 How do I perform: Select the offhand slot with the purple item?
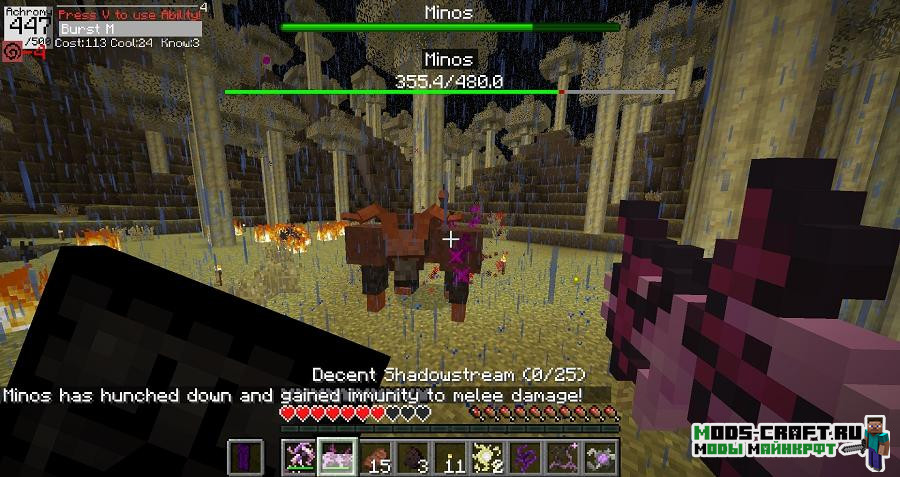[245, 457]
